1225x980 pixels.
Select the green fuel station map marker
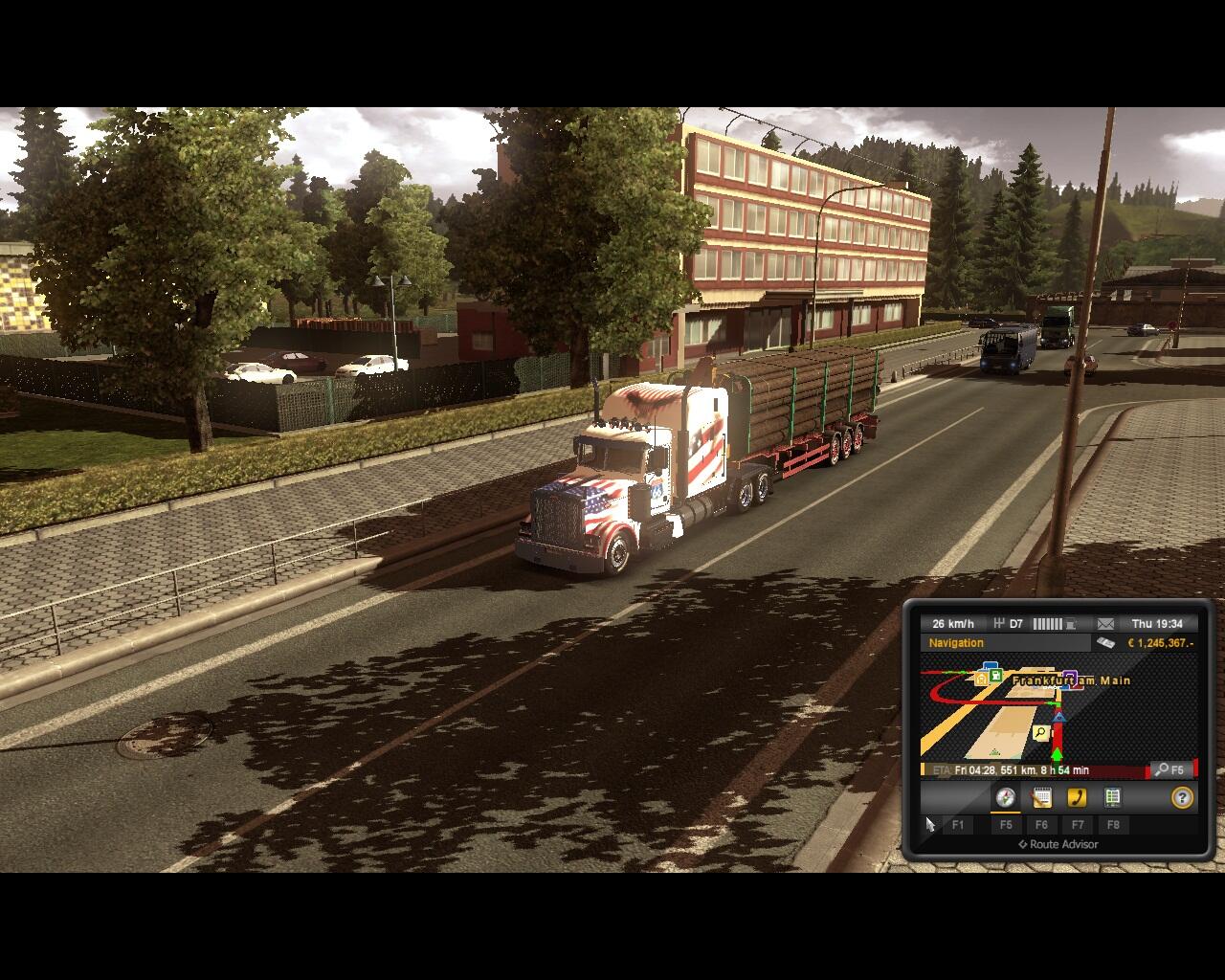point(996,676)
